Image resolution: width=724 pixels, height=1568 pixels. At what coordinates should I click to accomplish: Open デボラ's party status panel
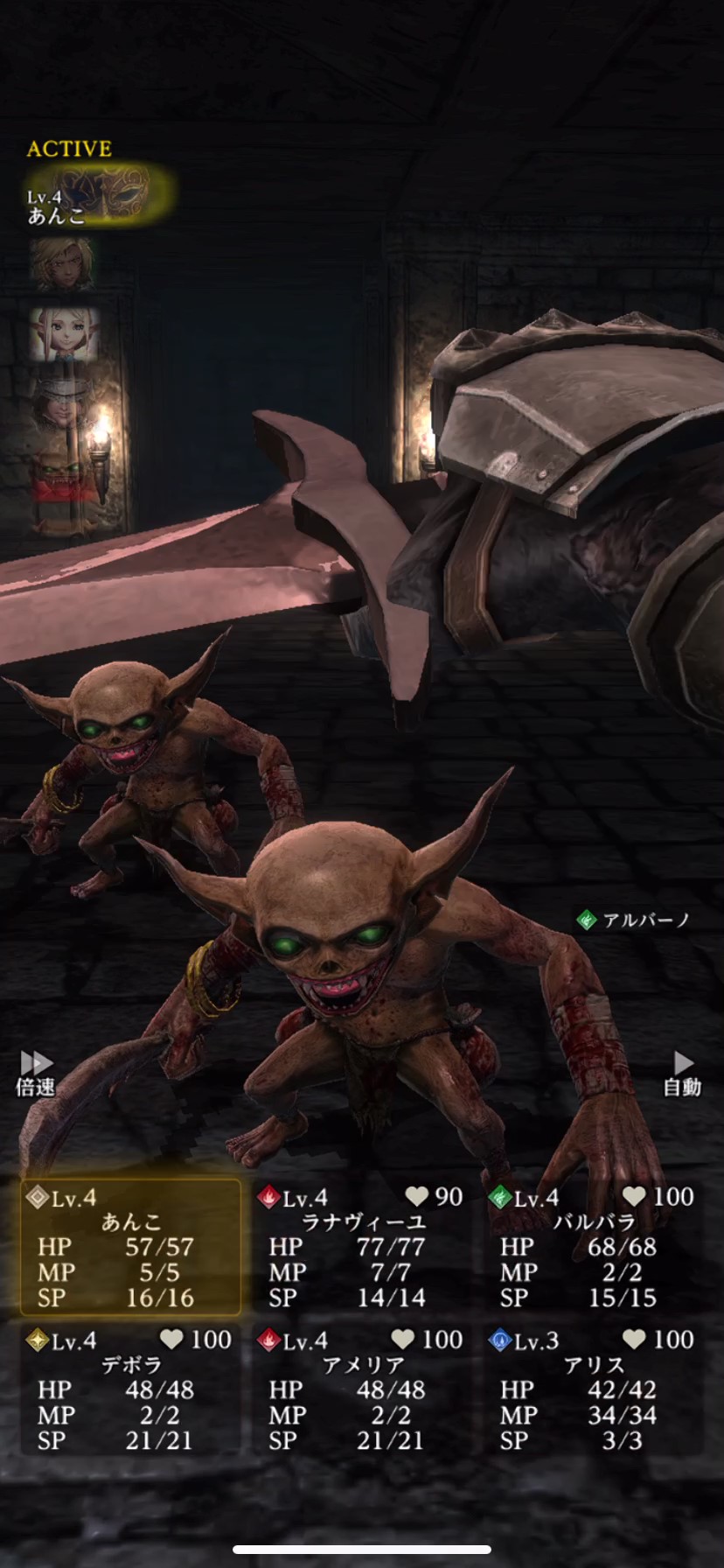131,1390
